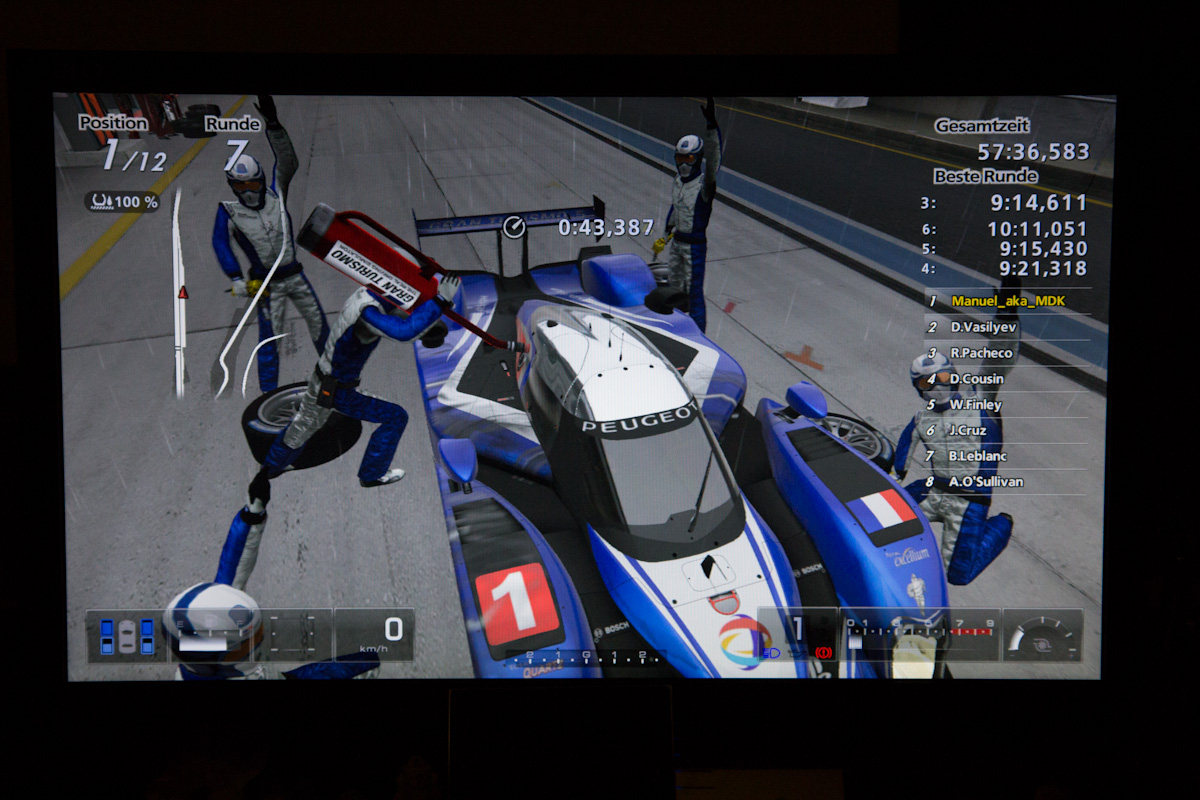Select A.O'Sullivan in the driver list
Viewport: 1200px width, 800px height.
[x=986, y=482]
